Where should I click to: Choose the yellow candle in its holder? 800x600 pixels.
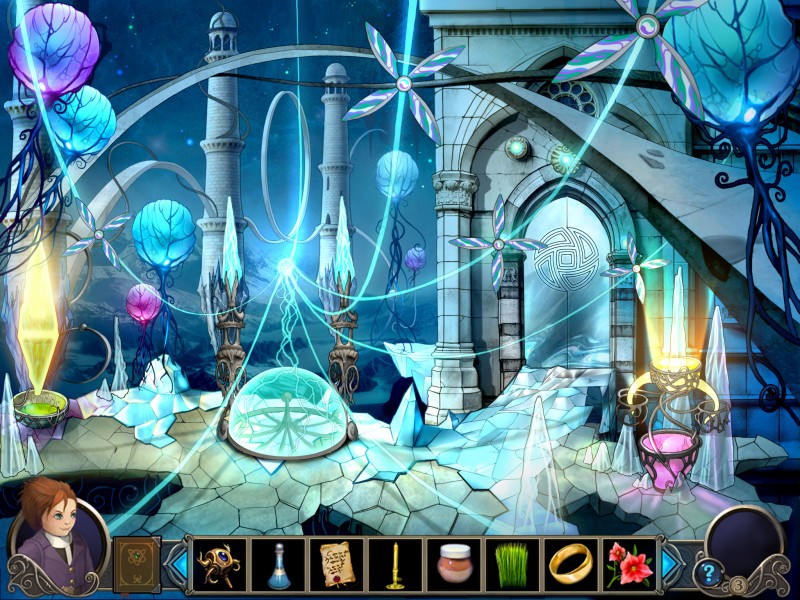point(395,564)
